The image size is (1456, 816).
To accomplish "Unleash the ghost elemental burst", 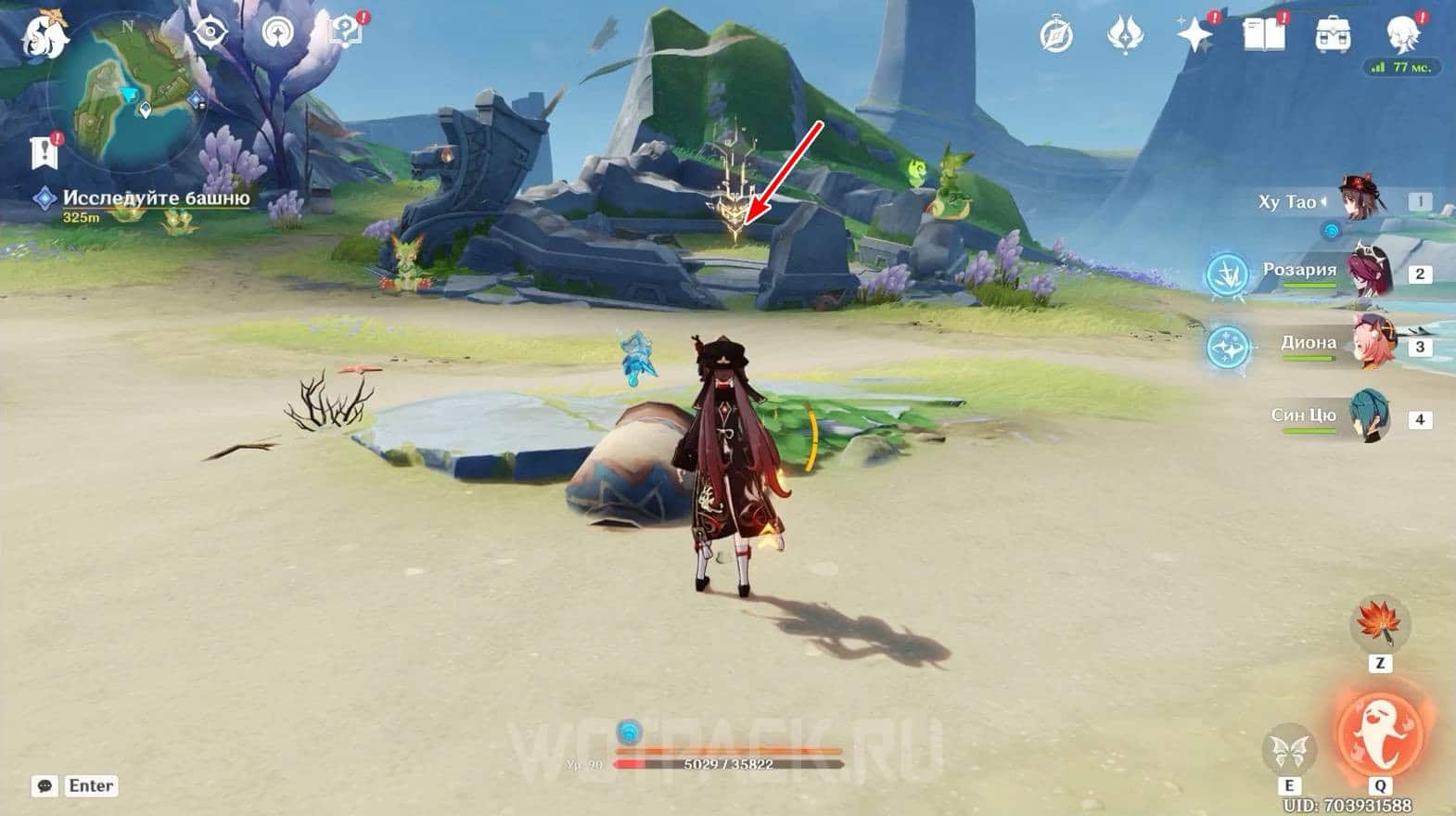I will (1380, 733).
